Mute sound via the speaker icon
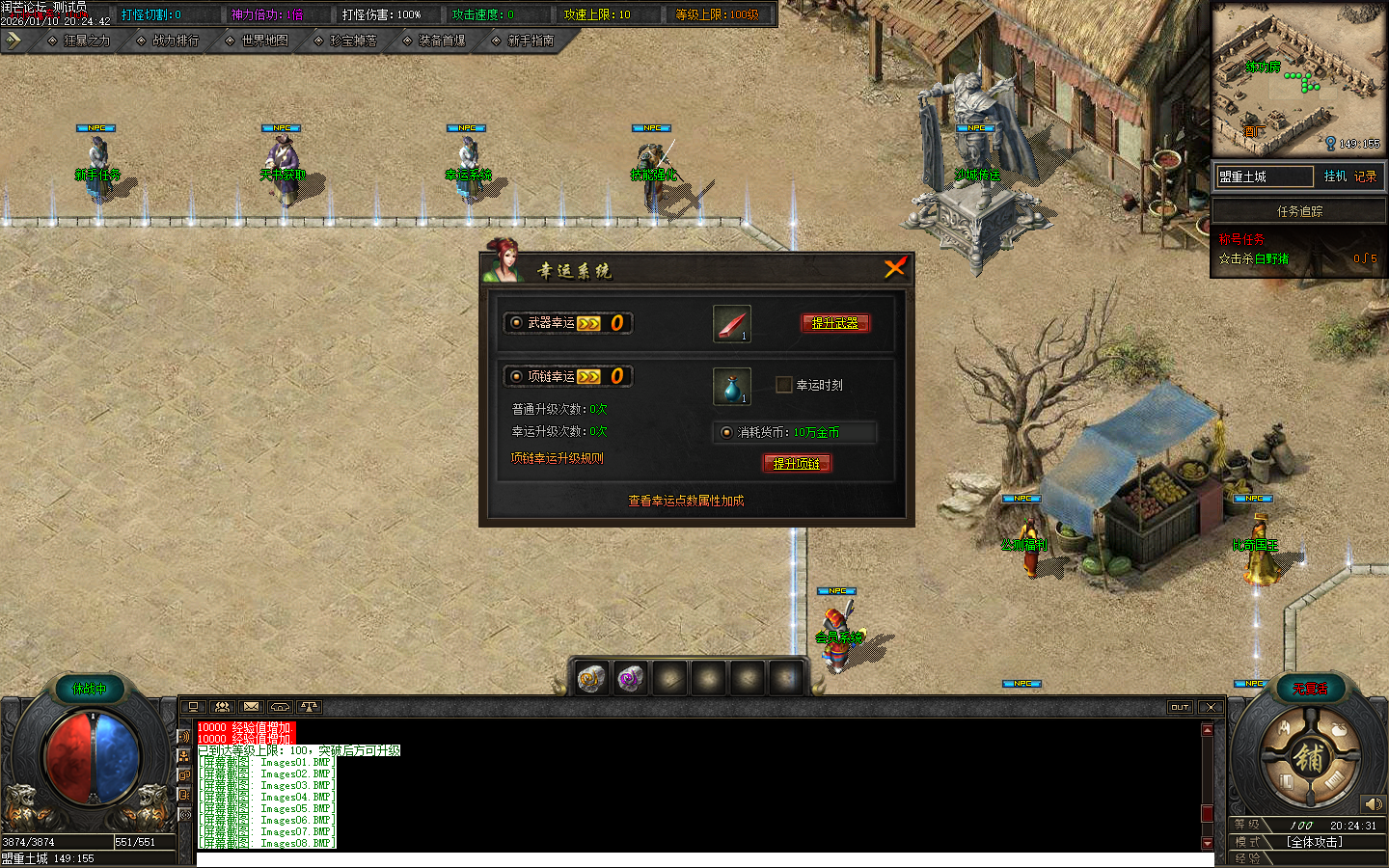Screen dimensions: 1389x868 point(1374,803)
